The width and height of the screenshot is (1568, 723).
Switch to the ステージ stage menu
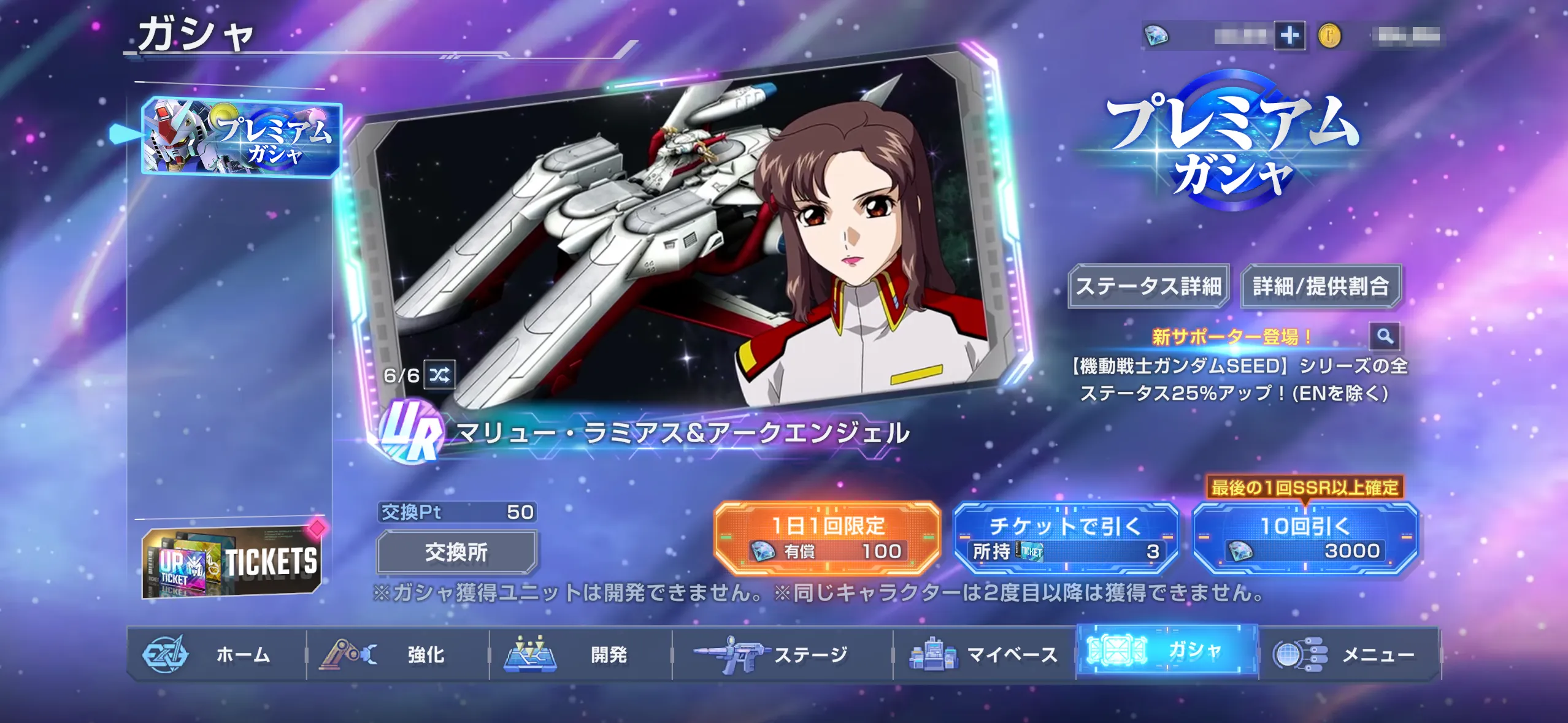pos(782,654)
